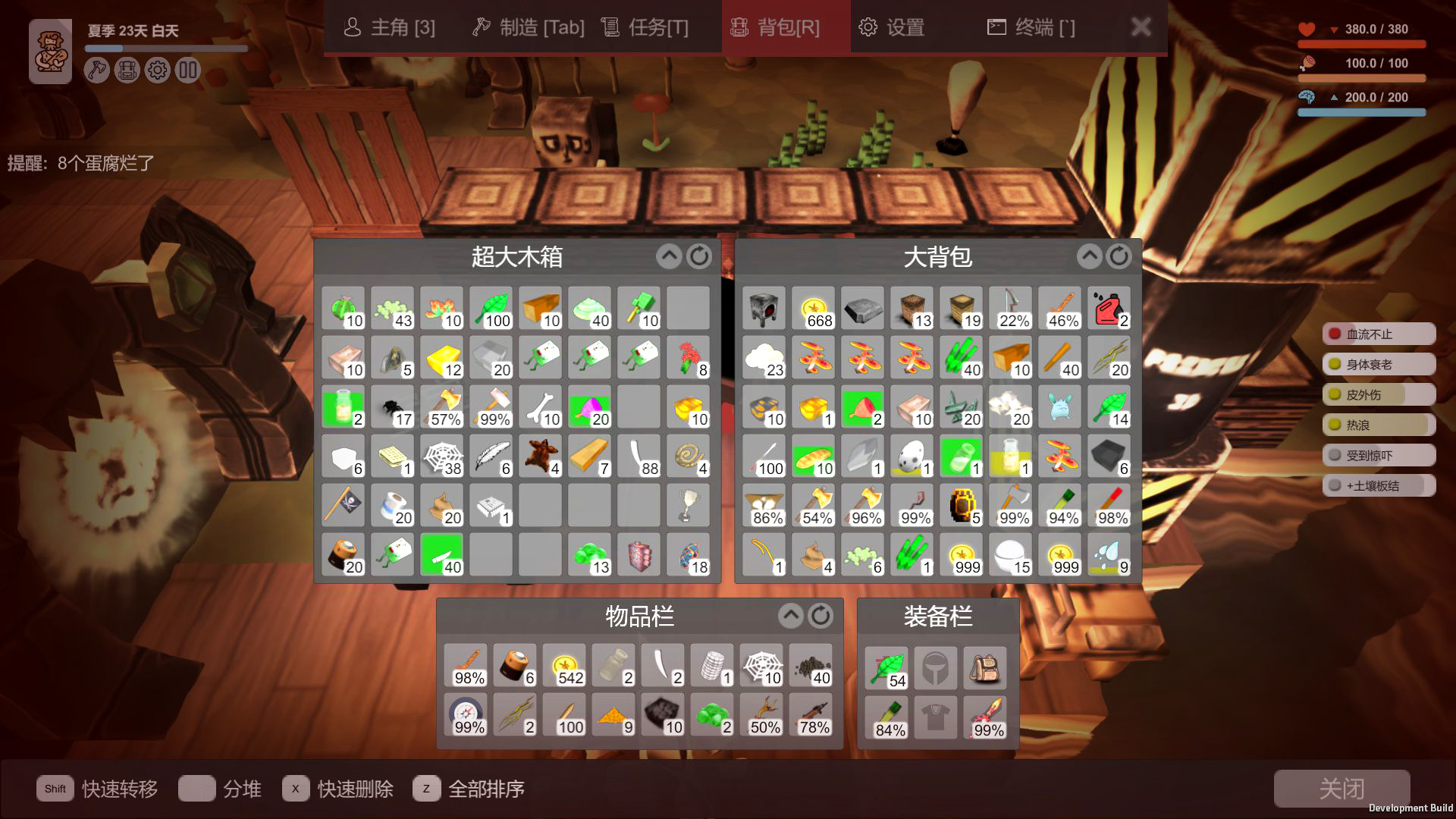The width and height of the screenshot is (1456, 819).
Task: Click the 热浪 status effect
Action: [x=1378, y=425]
